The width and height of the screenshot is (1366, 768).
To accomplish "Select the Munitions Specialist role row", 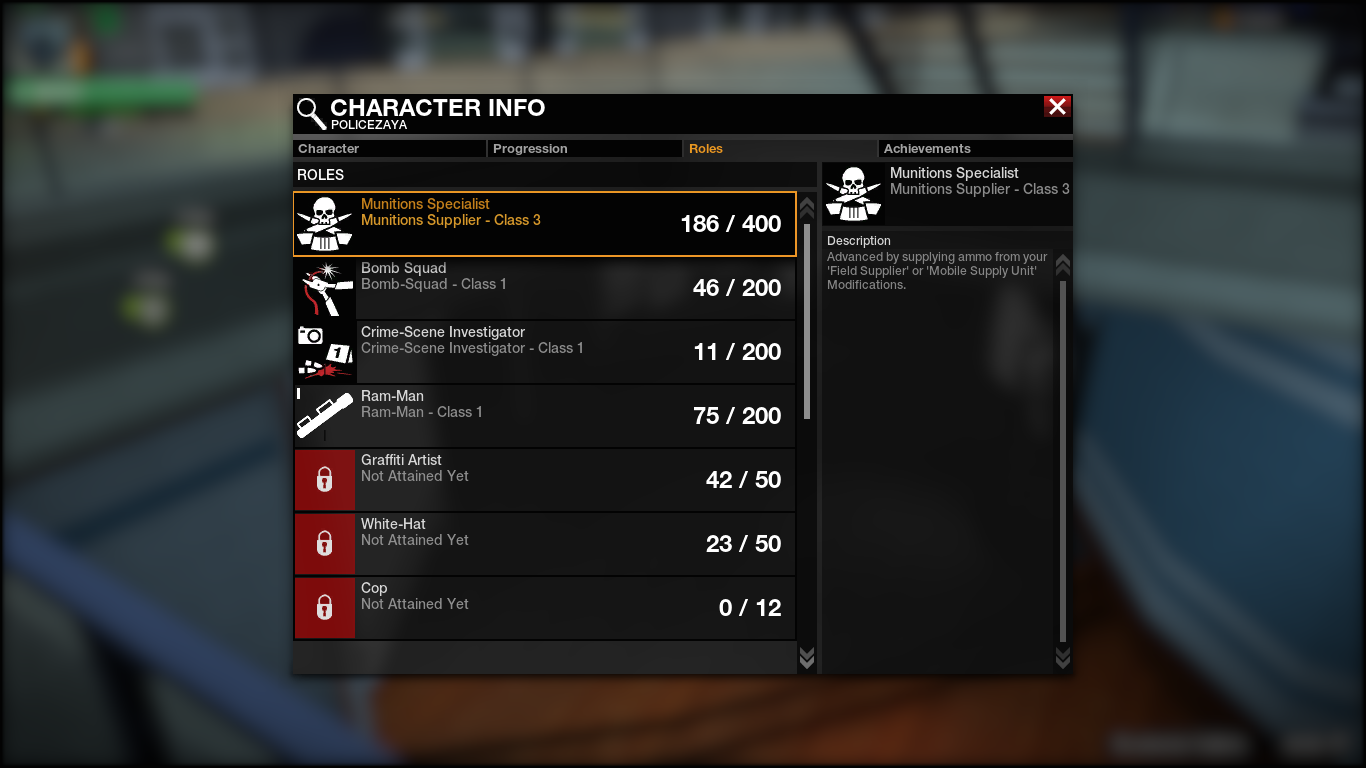I will click(545, 224).
